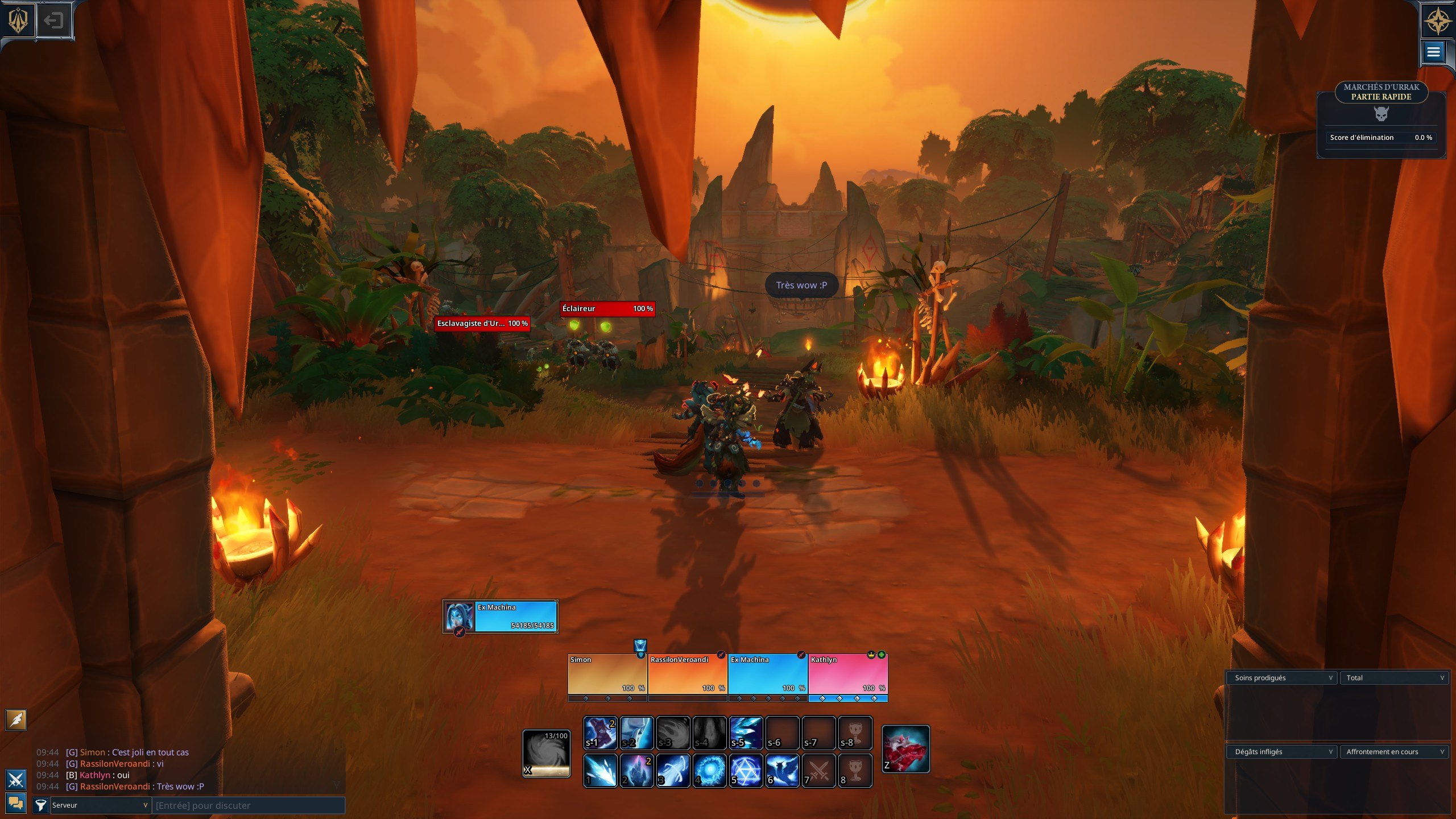Viewport: 1456px width, 819px height.
Task: Toggle the chat bubbles icon
Action: point(15,803)
